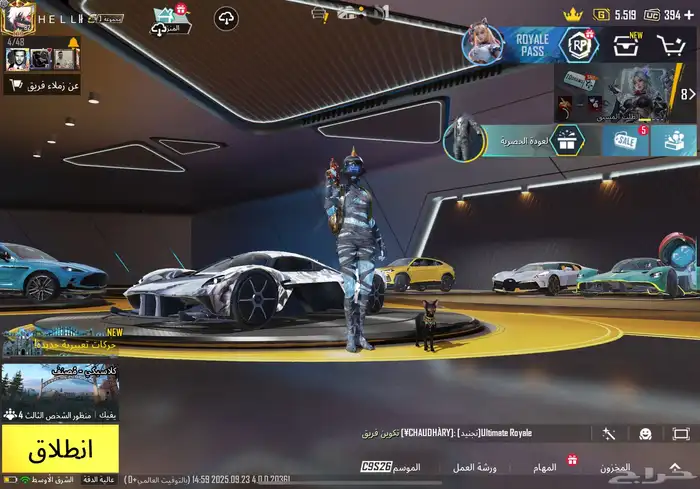
Task: Select the classic map mode thumbnail
Action: click(x=60, y=383)
